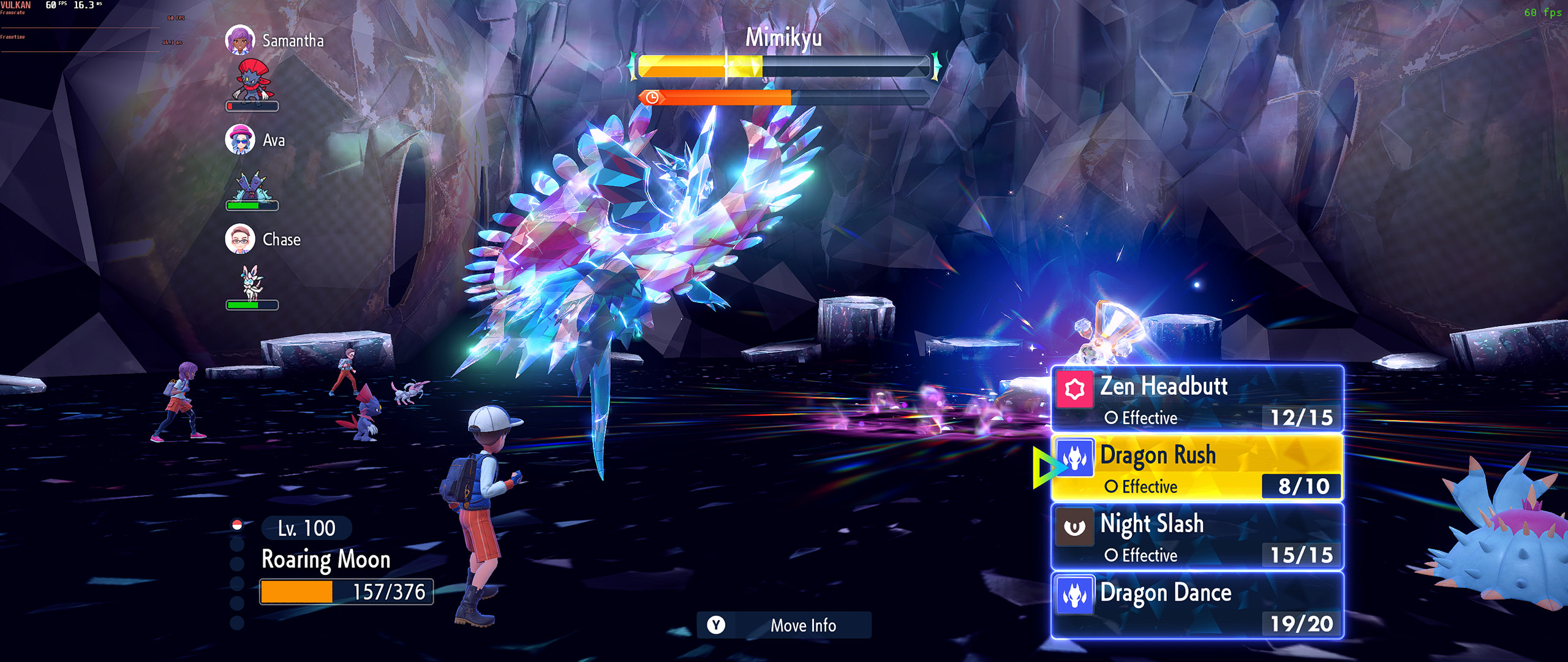This screenshot has width=1568, height=662.
Task: Choose Night Slash from the move list
Action: pos(1151,524)
